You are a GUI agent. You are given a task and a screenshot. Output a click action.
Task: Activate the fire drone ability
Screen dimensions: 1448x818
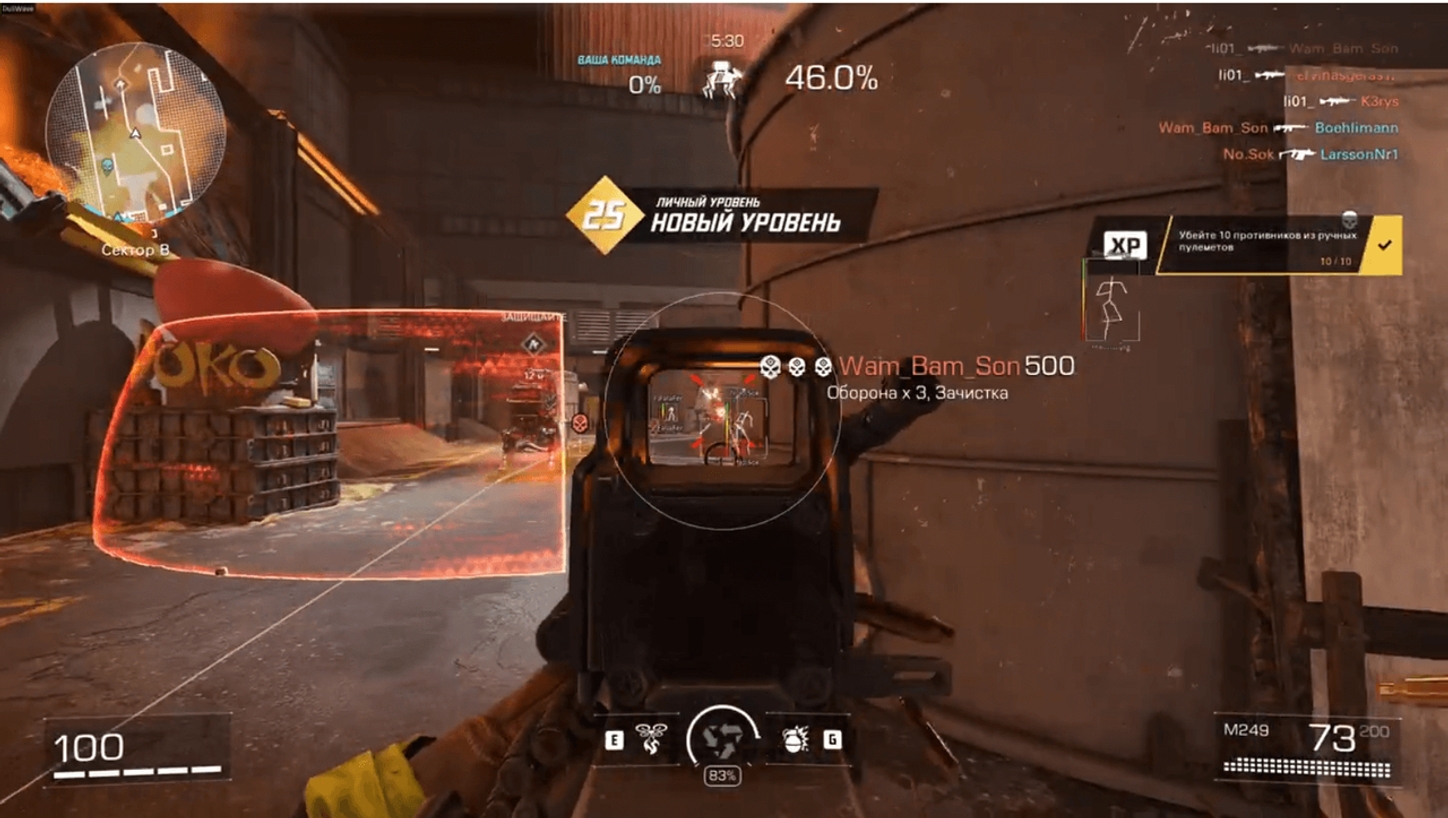click(x=650, y=740)
